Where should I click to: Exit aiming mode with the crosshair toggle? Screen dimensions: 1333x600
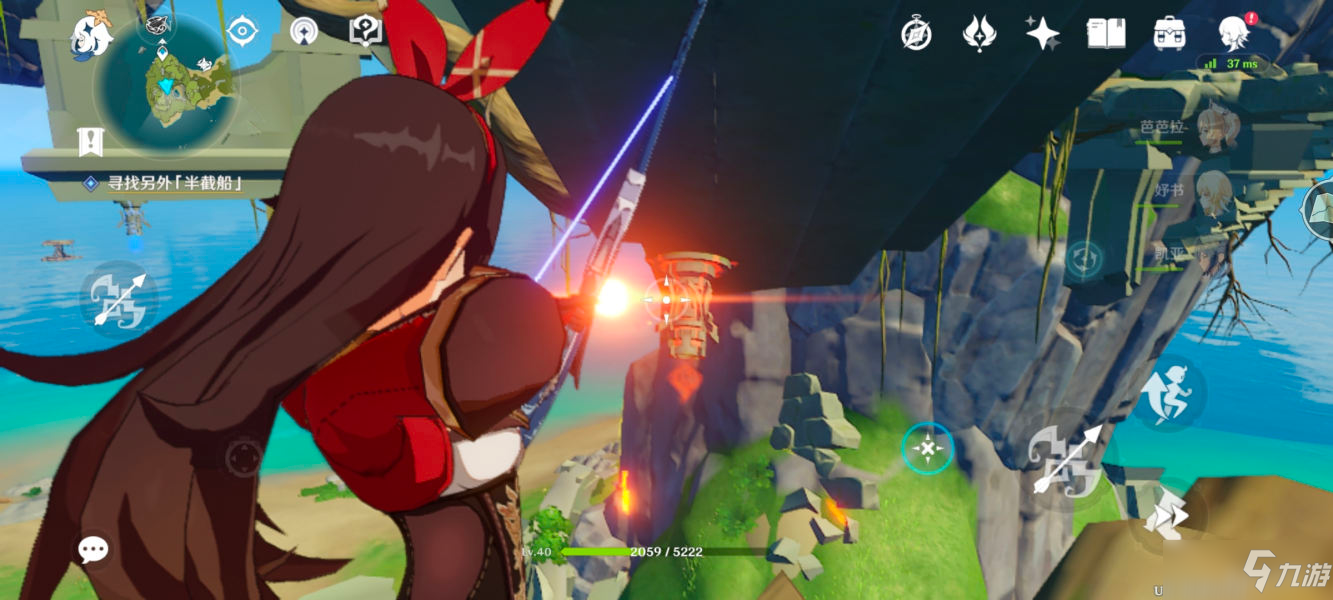coord(927,449)
